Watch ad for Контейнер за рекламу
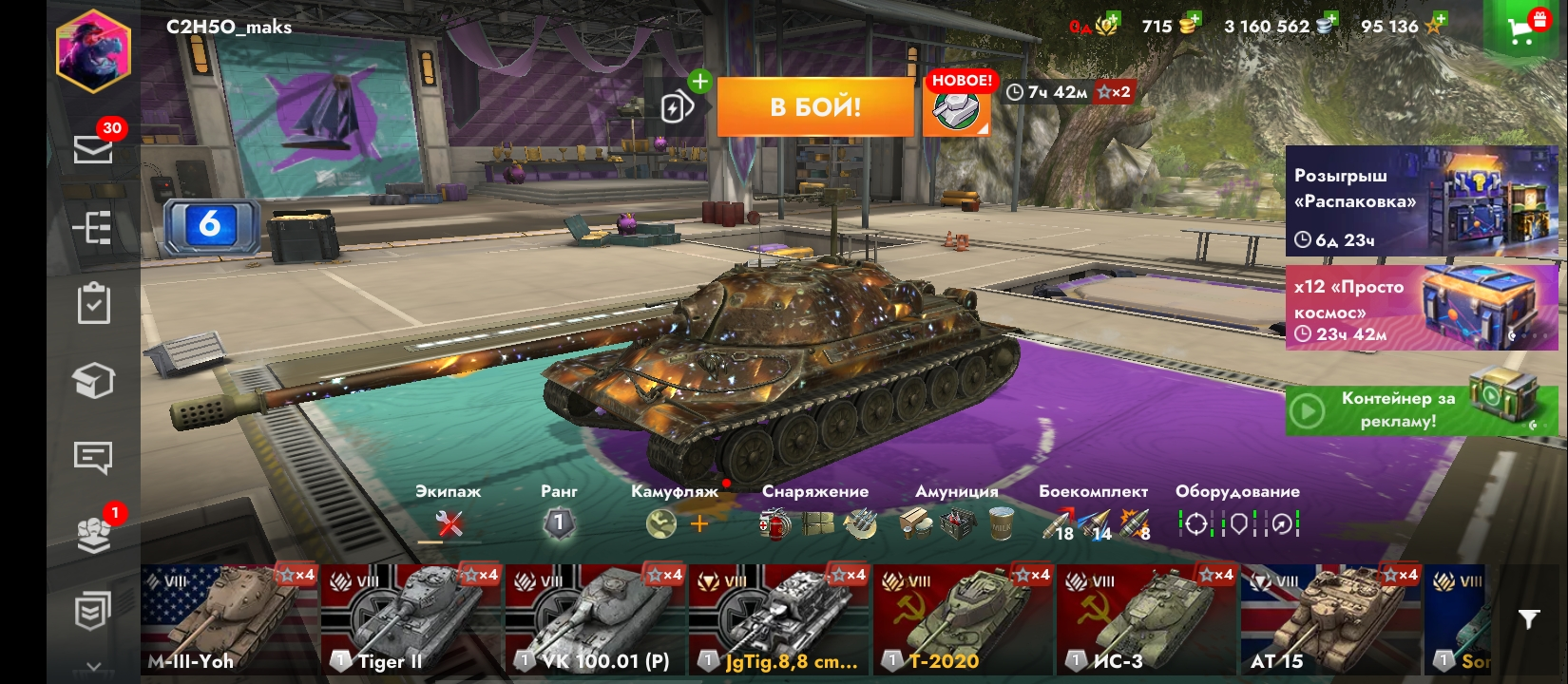The height and width of the screenshot is (684, 1568). pos(1421,410)
